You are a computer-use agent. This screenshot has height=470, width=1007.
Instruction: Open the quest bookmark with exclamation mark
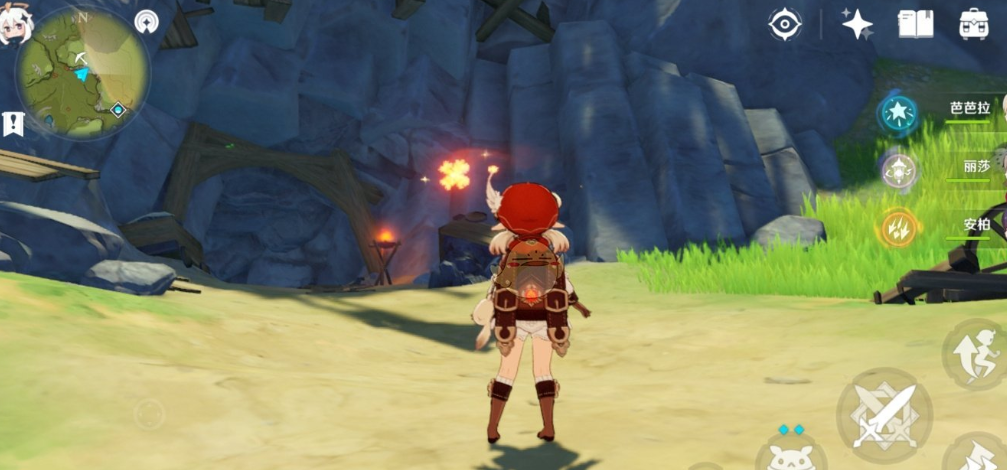click(x=14, y=123)
